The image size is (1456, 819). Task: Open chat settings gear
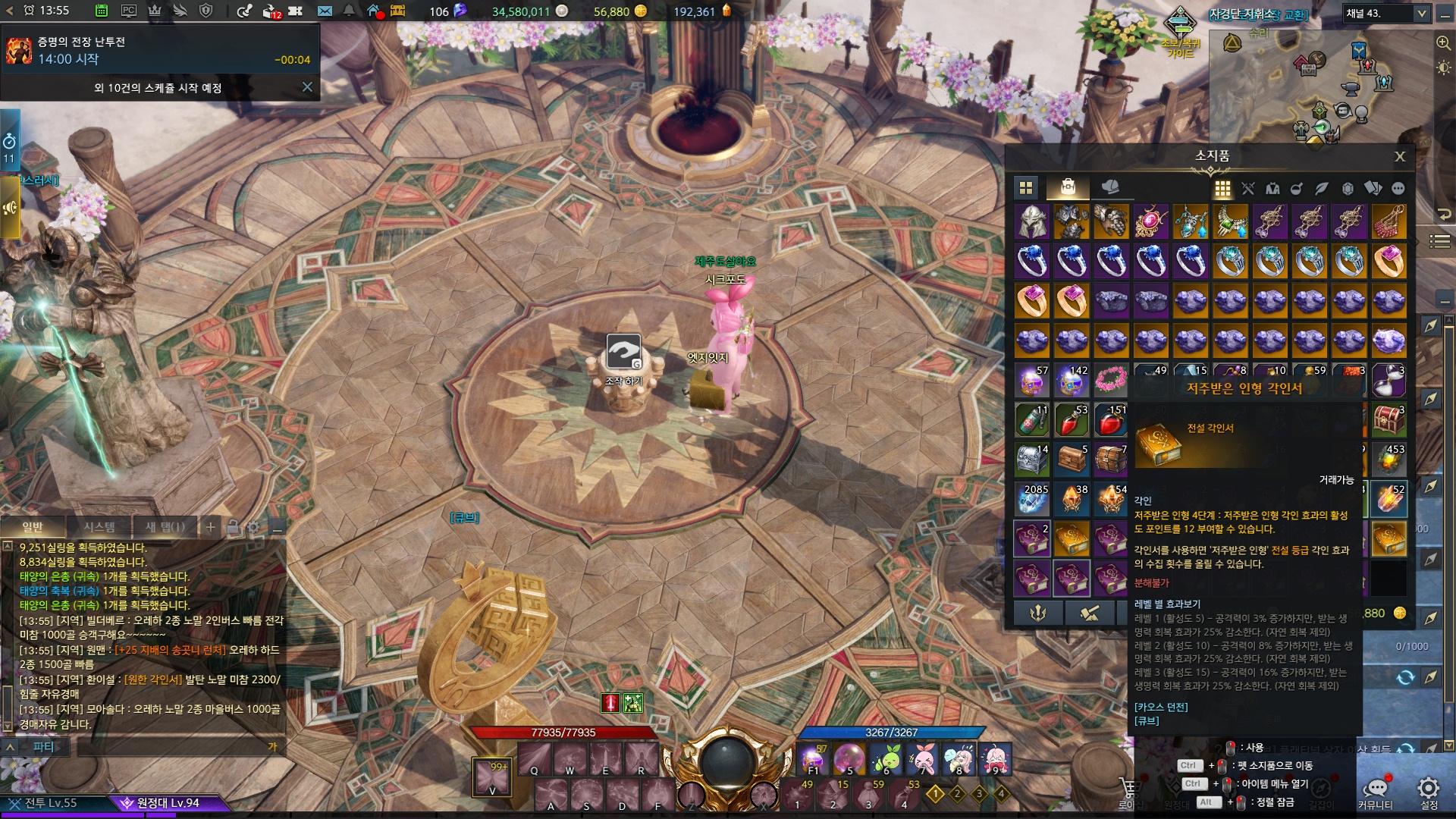pos(254,526)
